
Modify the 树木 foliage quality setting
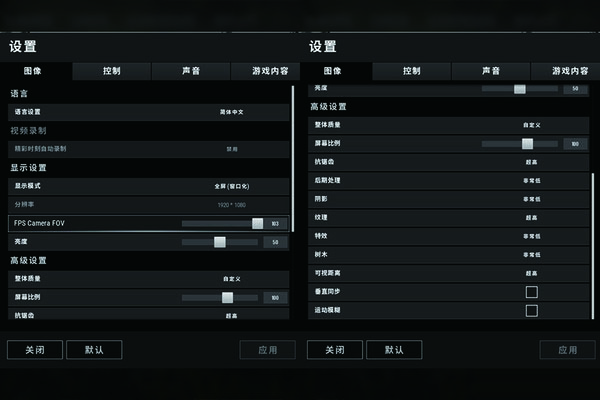coord(531,254)
